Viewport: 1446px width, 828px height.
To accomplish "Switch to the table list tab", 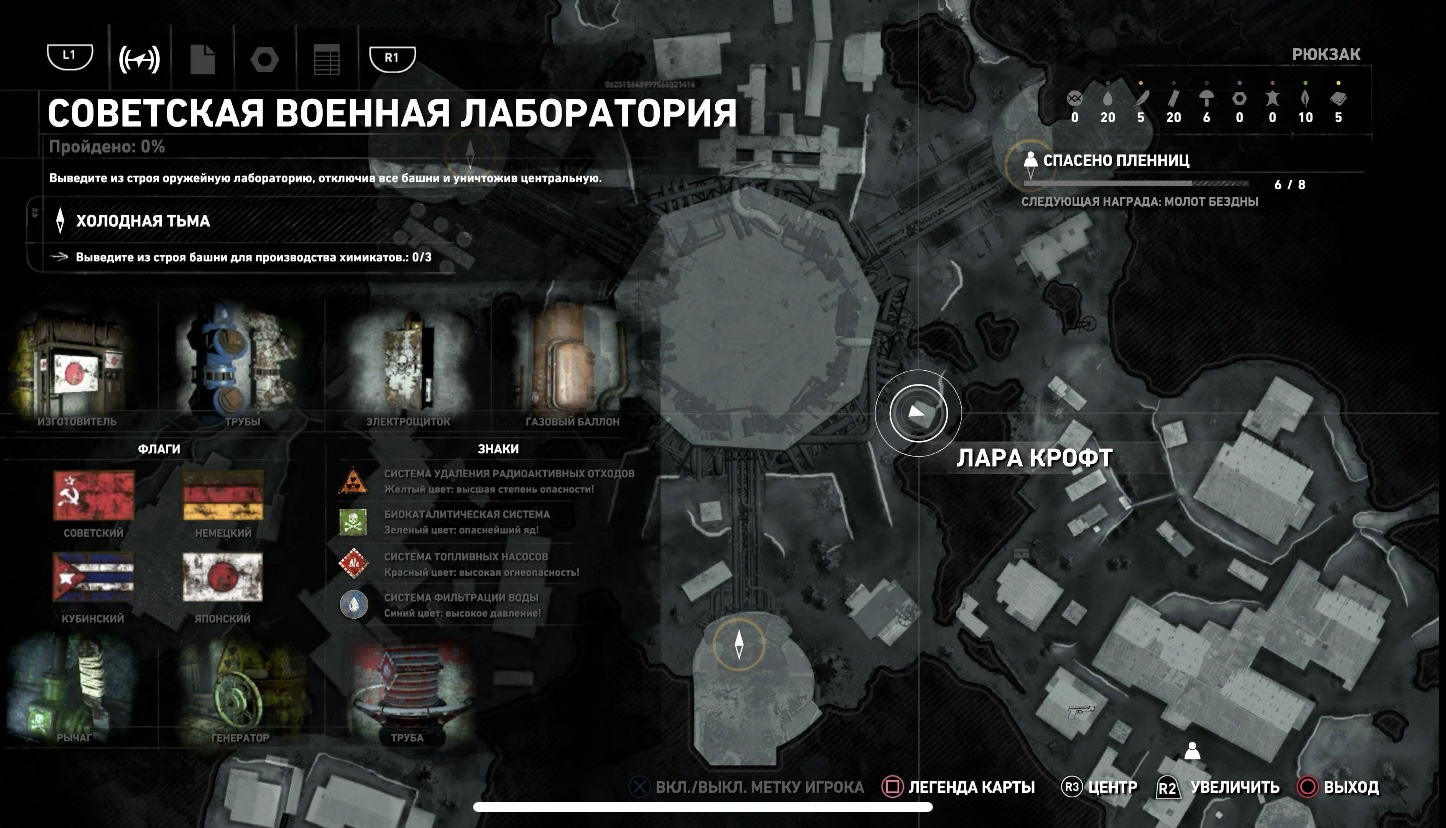I will coord(327,59).
